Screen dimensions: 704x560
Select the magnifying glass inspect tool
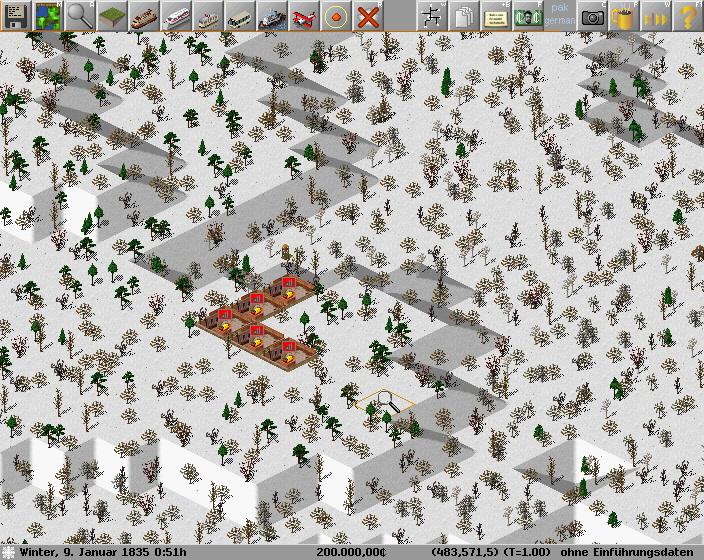(x=80, y=15)
